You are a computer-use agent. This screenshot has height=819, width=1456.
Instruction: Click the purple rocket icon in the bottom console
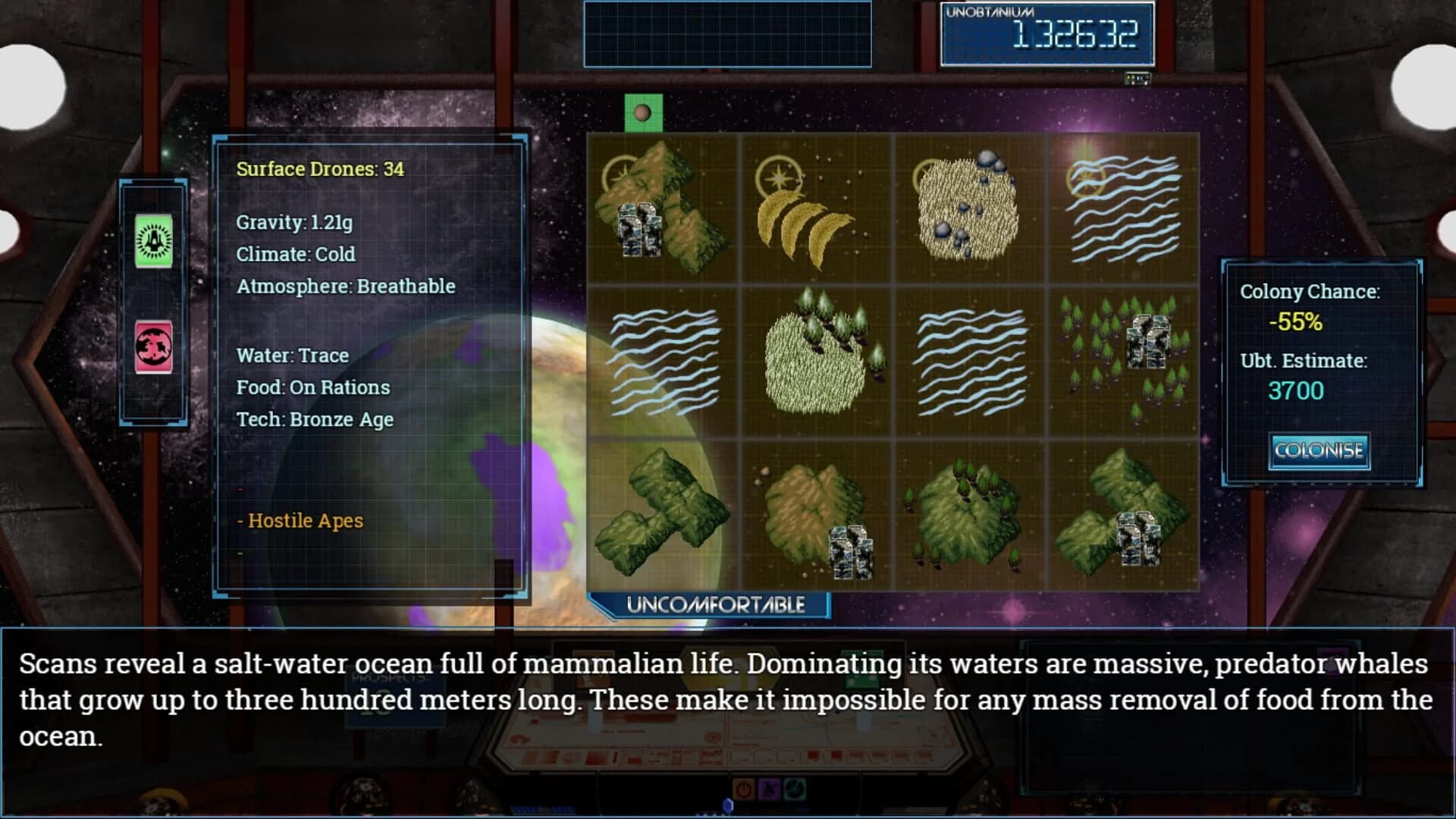click(x=770, y=789)
